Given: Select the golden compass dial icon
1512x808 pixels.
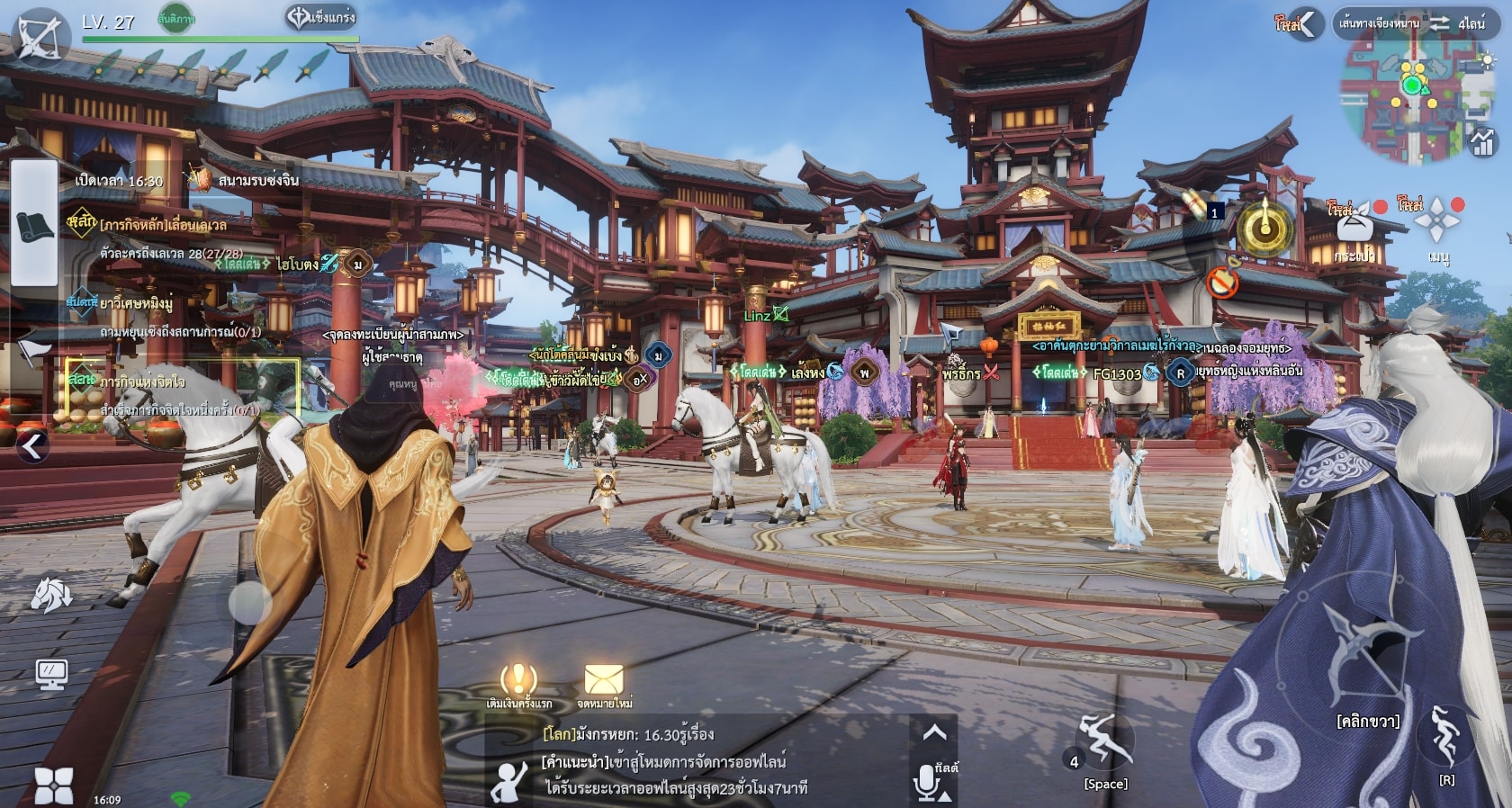Looking at the screenshot, I should 1265,229.
